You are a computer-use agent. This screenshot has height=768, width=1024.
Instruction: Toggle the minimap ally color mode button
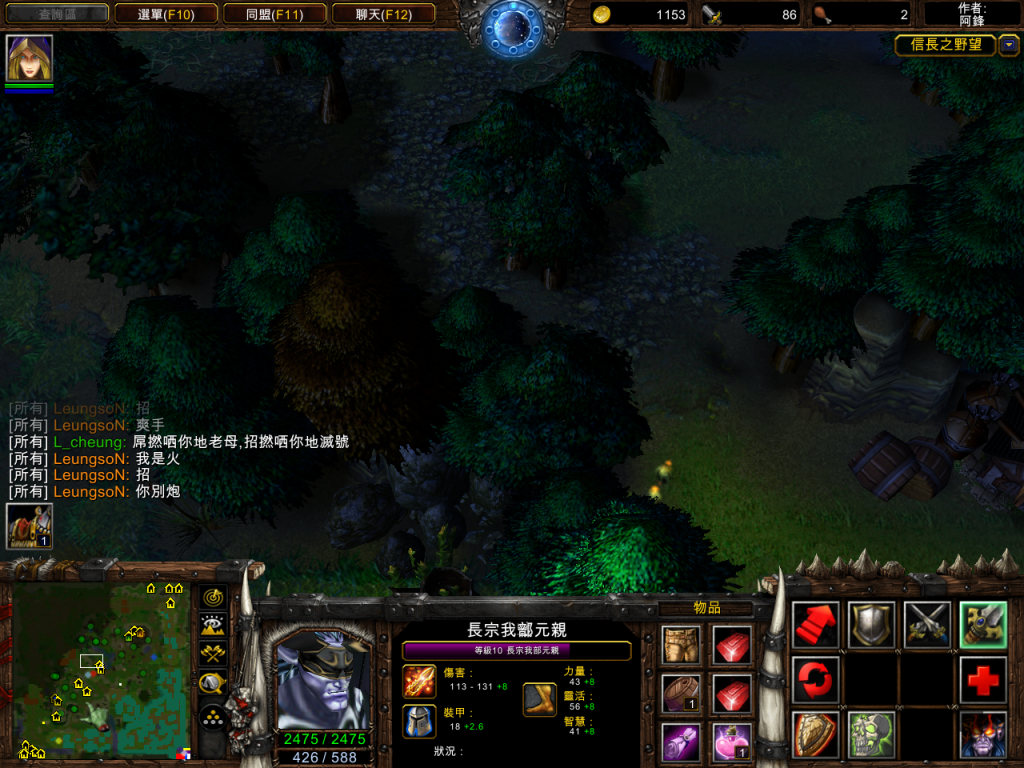click(213, 655)
